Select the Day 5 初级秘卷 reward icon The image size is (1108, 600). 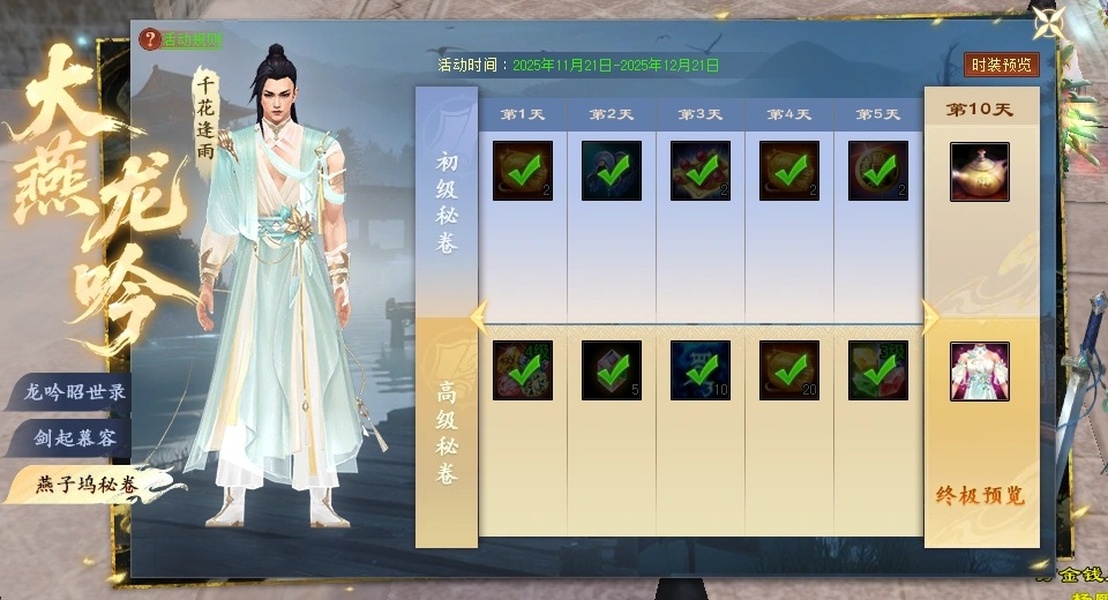pos(878,171)
